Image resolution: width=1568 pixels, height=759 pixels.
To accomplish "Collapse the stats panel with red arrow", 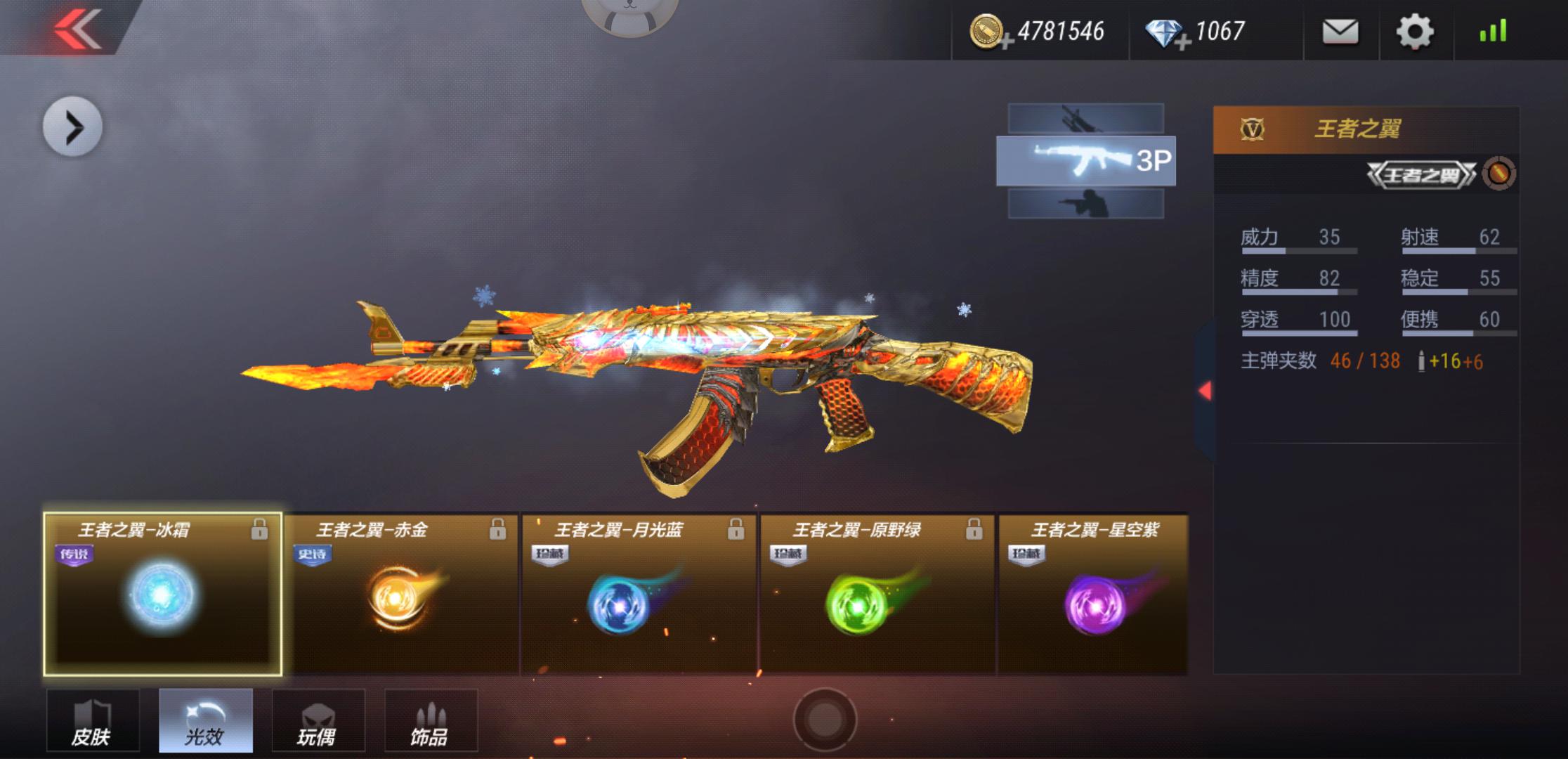I will pos(1205,391).
